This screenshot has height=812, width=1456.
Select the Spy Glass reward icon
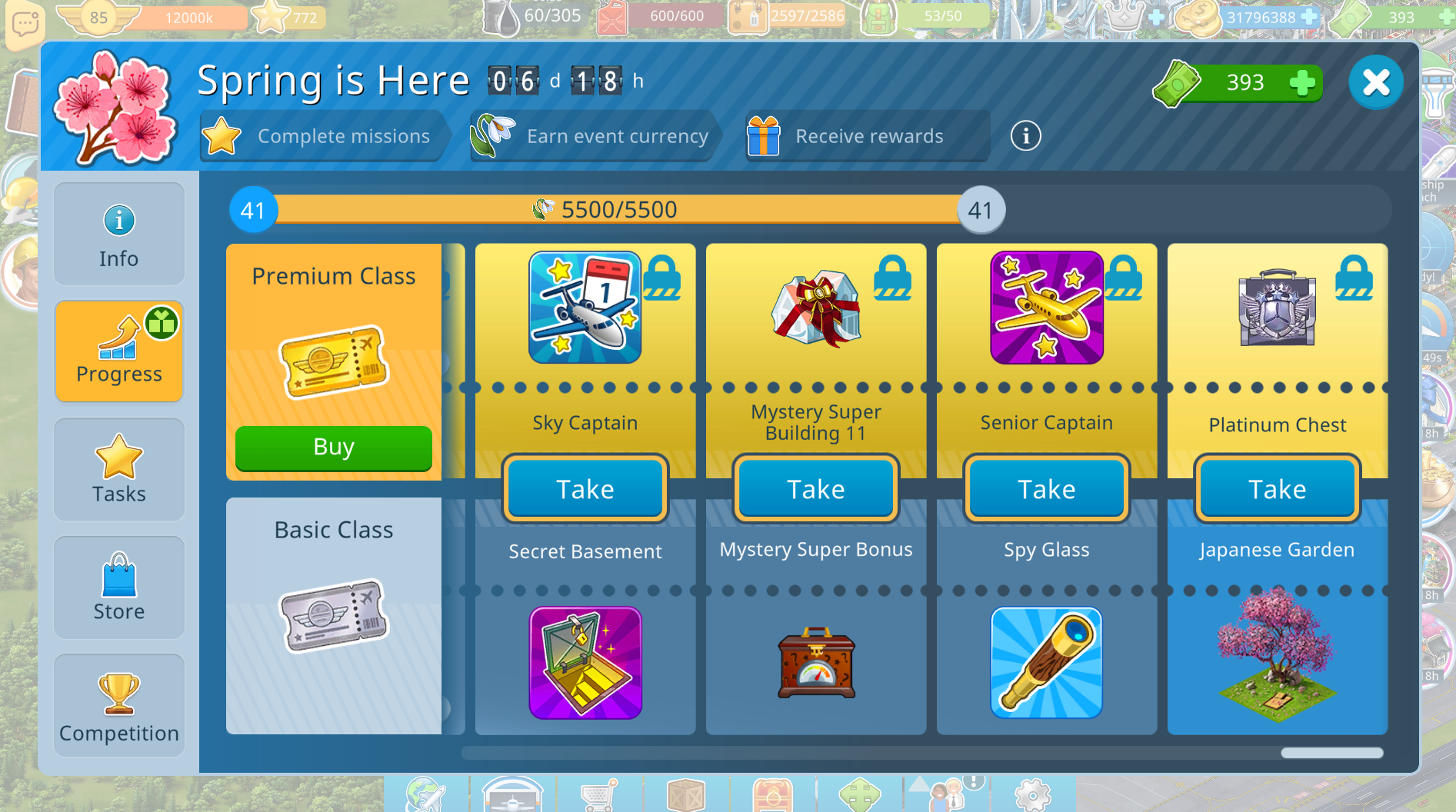click(x=1046, y=663)
